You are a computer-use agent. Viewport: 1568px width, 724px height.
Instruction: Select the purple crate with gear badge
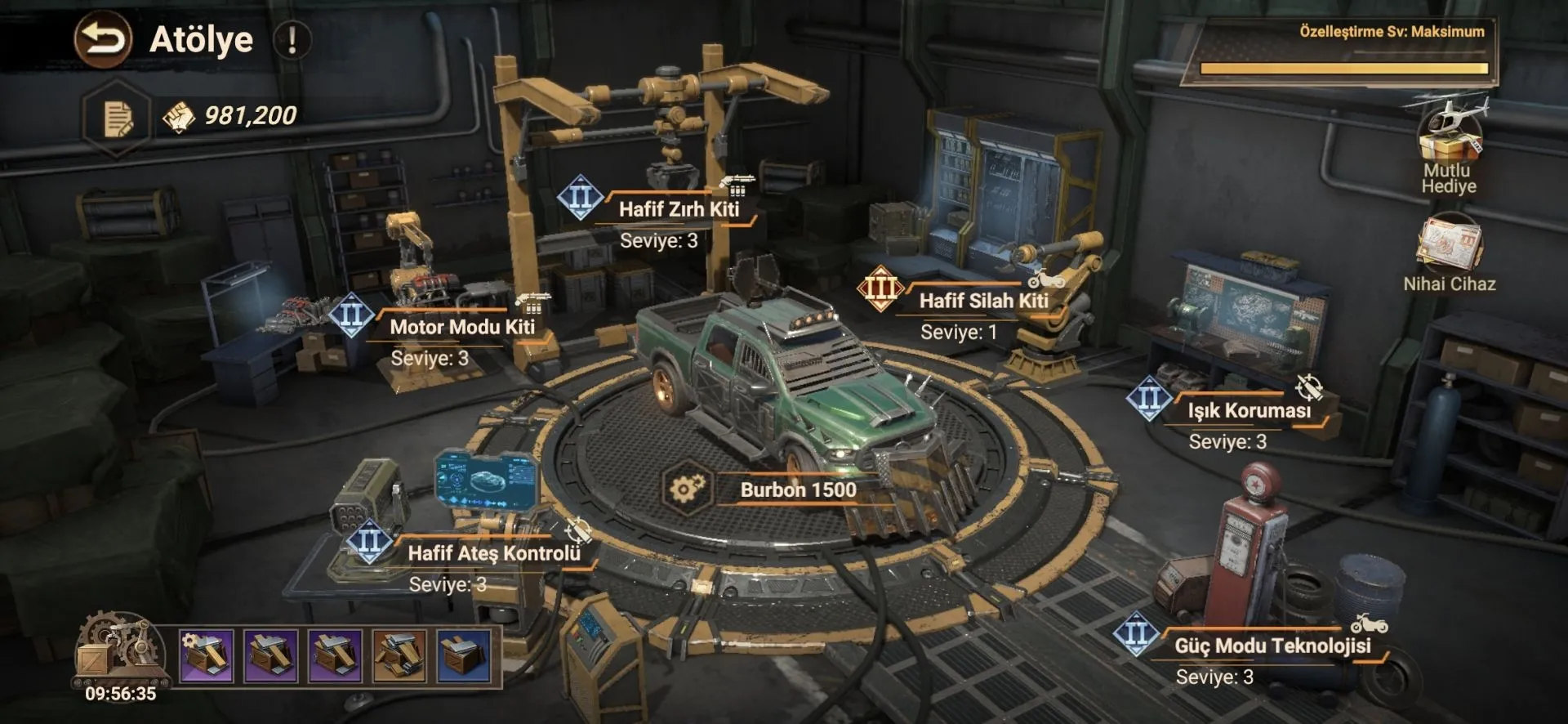pyautogui.click(x=206, y=655)
